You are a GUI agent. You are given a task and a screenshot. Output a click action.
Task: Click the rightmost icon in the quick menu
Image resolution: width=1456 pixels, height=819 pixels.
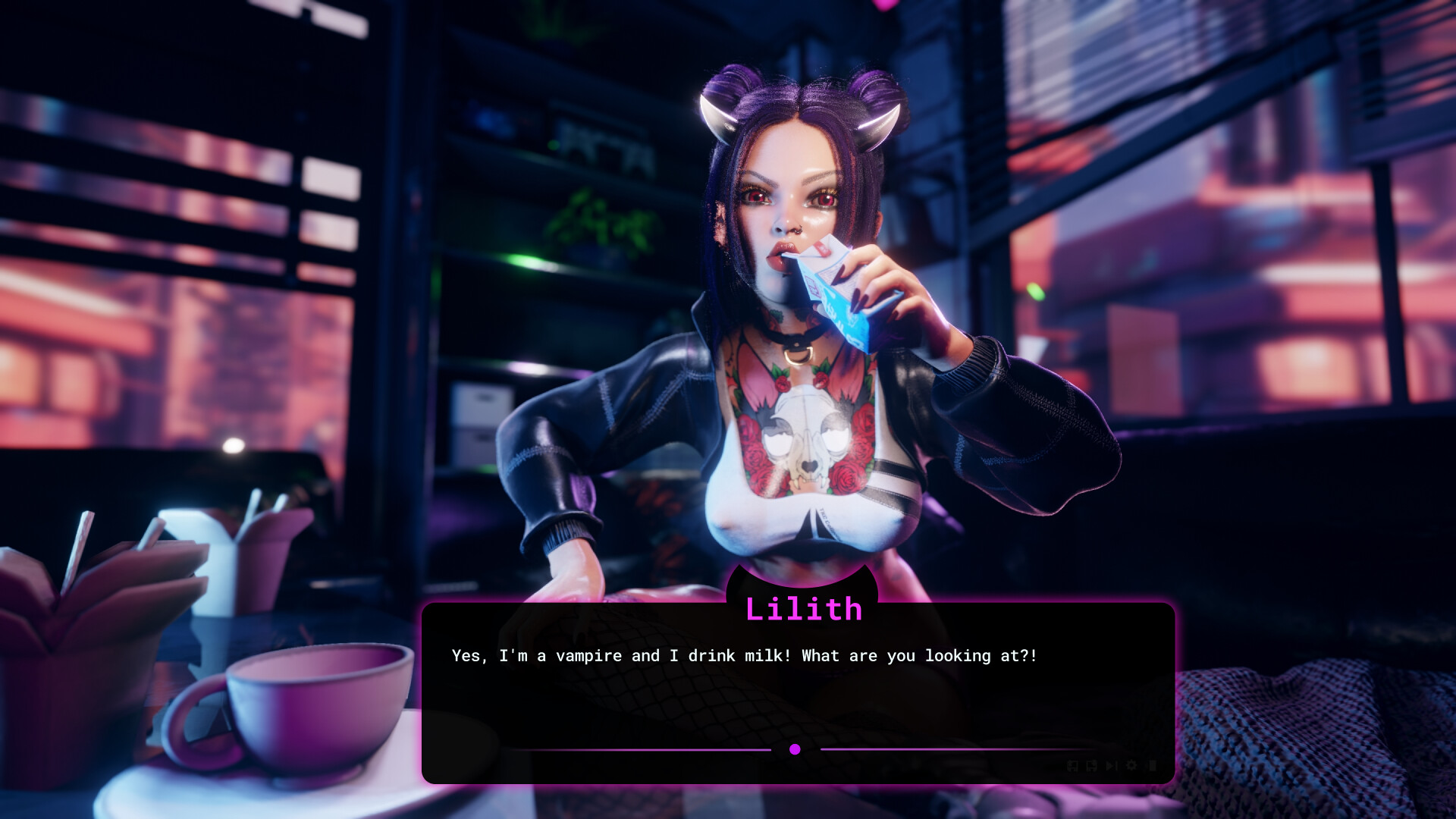(x=1152, y=765)
